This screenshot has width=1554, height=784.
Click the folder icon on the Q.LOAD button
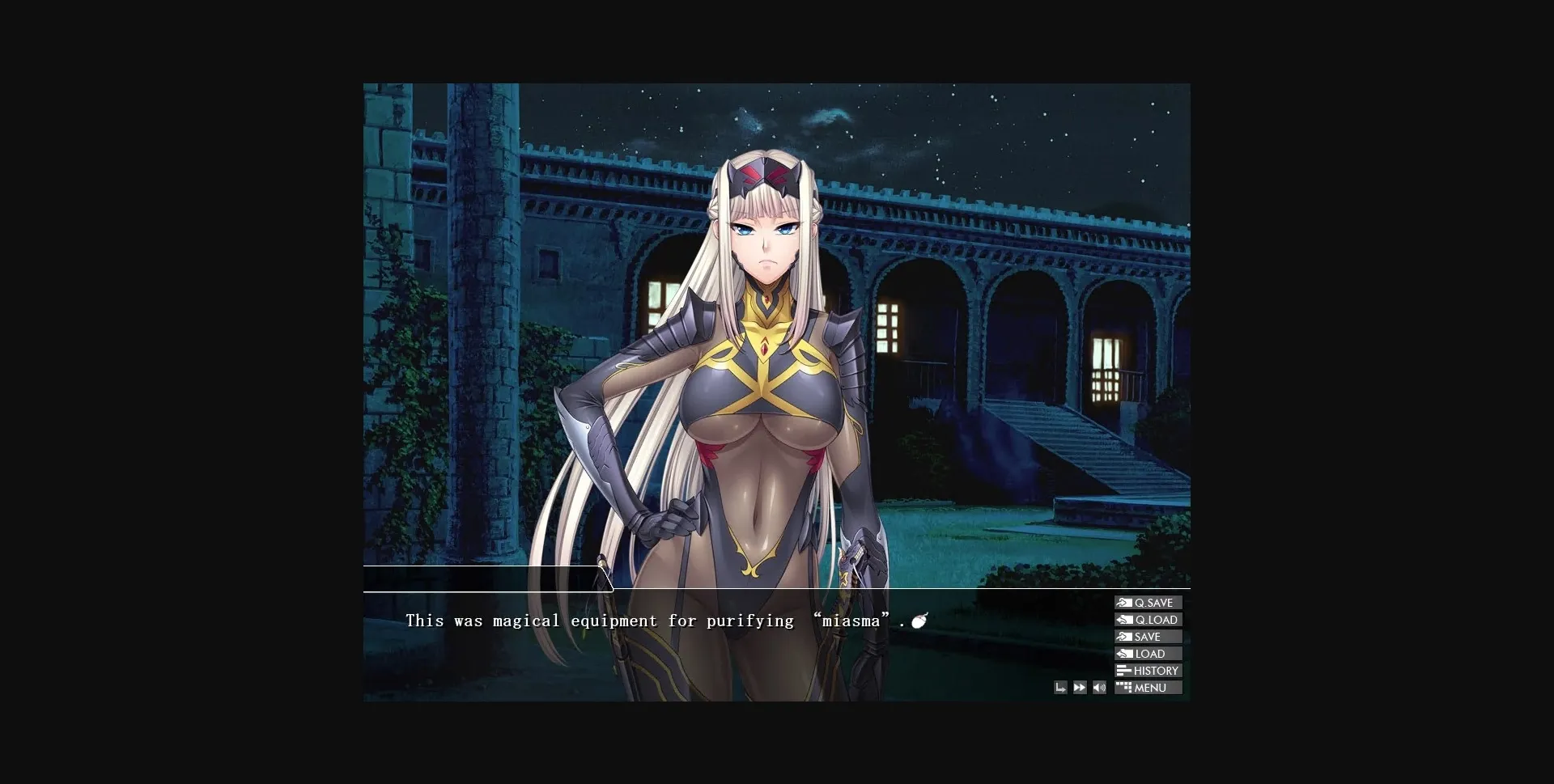click(x=1125, y=620)
